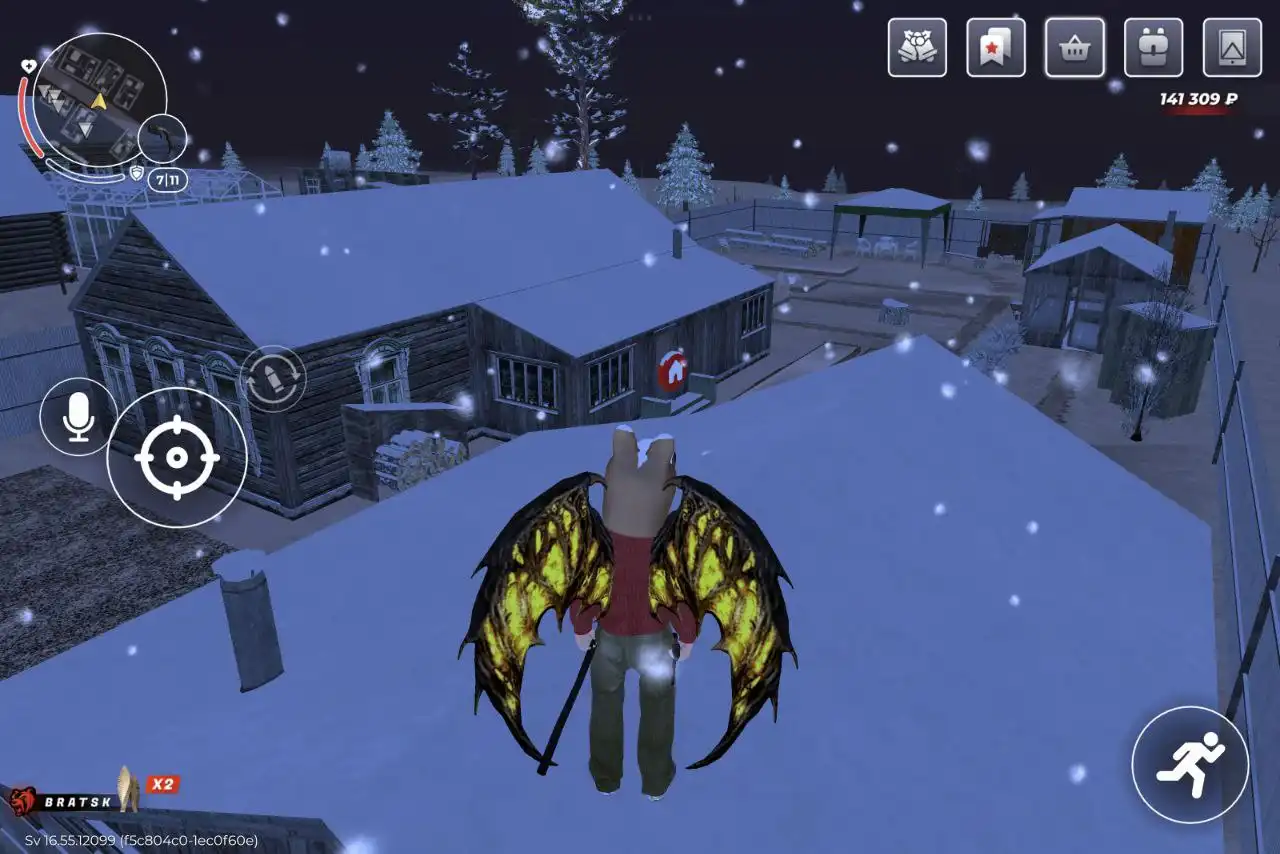The image size is (1280, 854).
Task: Reload ammo with the bullet button
Action: pos(273,378)
